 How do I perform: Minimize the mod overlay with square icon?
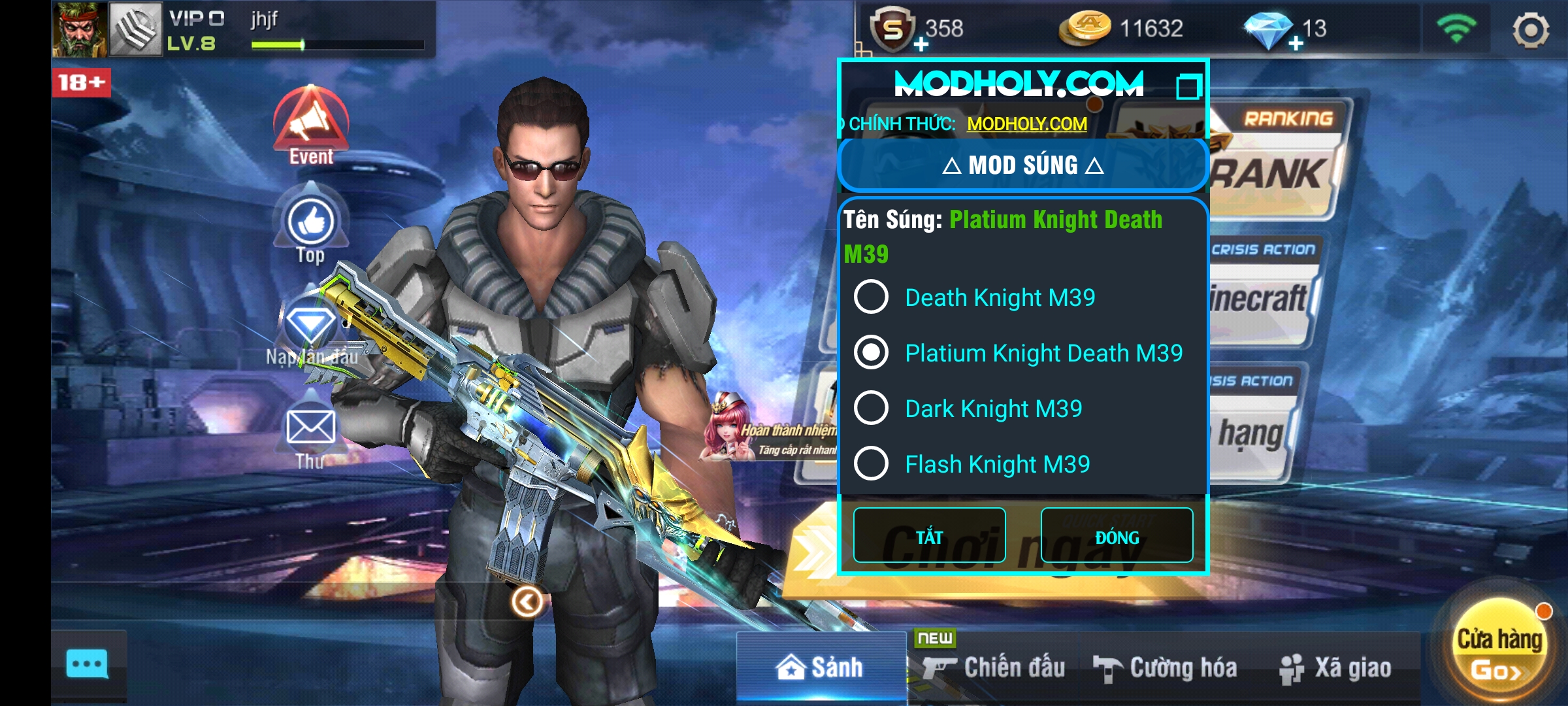1188,86
